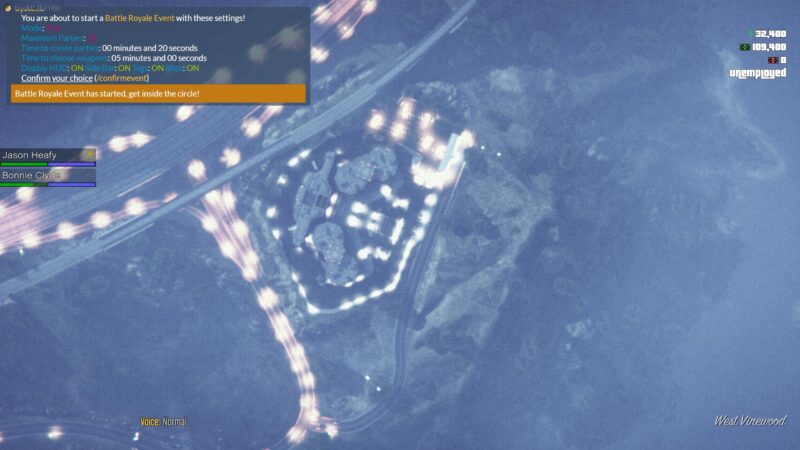
Task: Click the underlined "Confirm your choice" text
Action: [57, 78]
